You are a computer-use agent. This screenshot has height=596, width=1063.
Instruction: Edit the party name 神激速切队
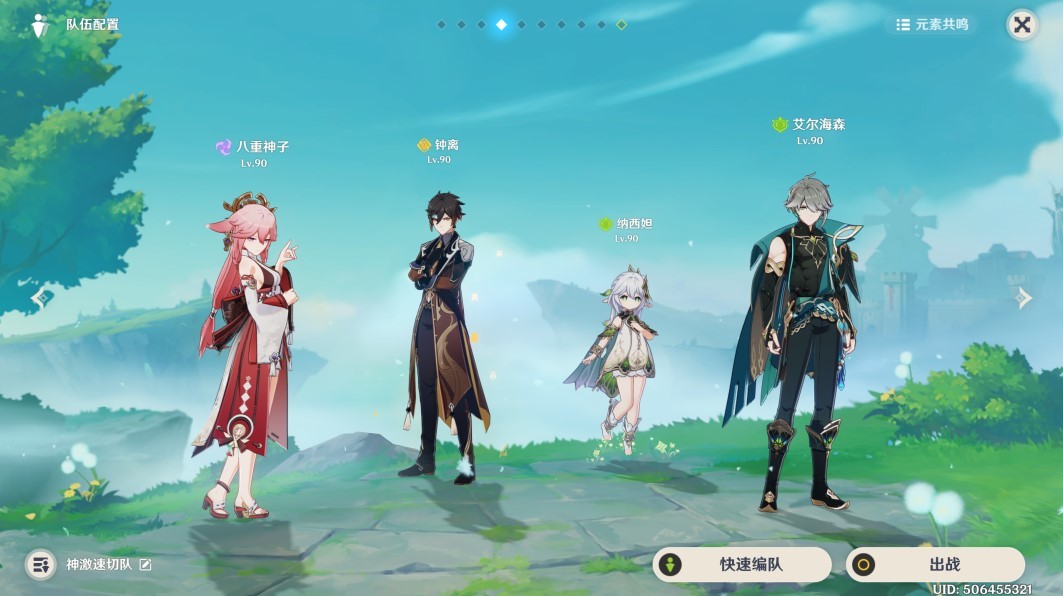pos(146,565)
